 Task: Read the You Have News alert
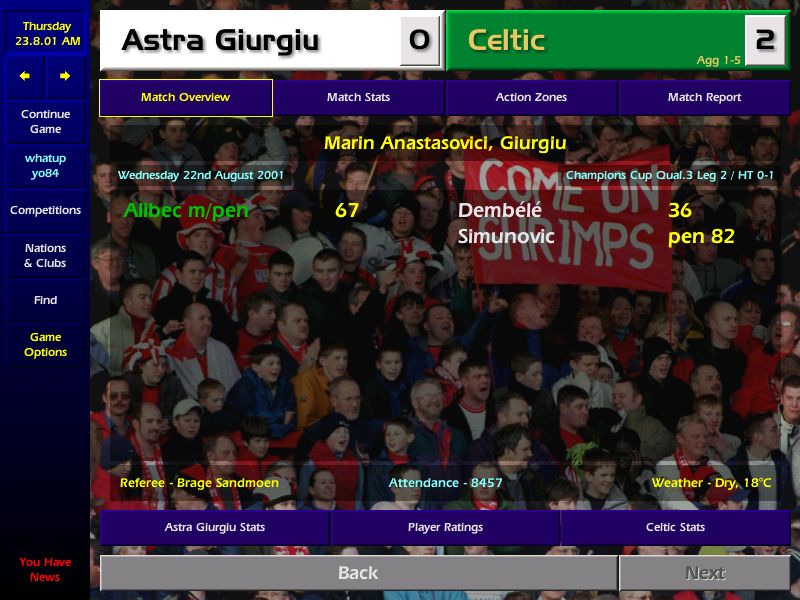(x=45, y=569)
